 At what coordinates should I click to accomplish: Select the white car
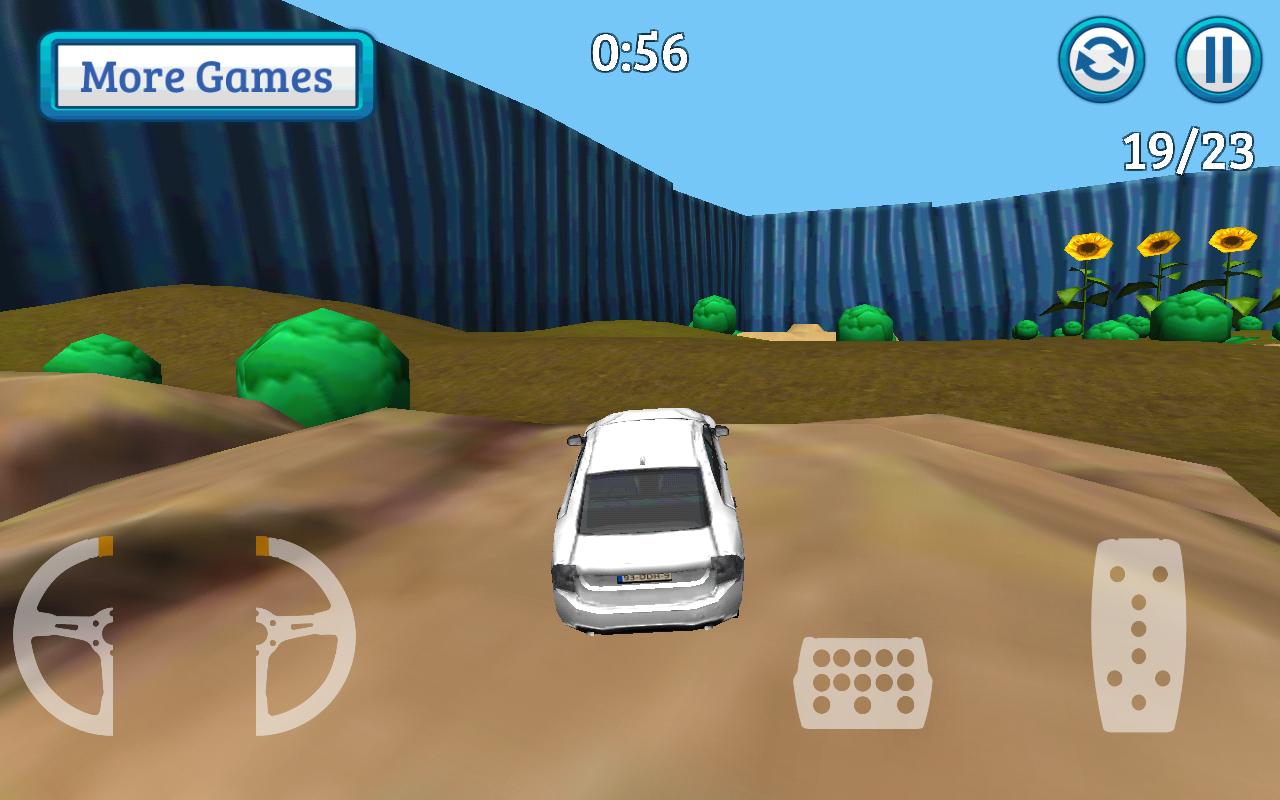[x=645, y=520]
